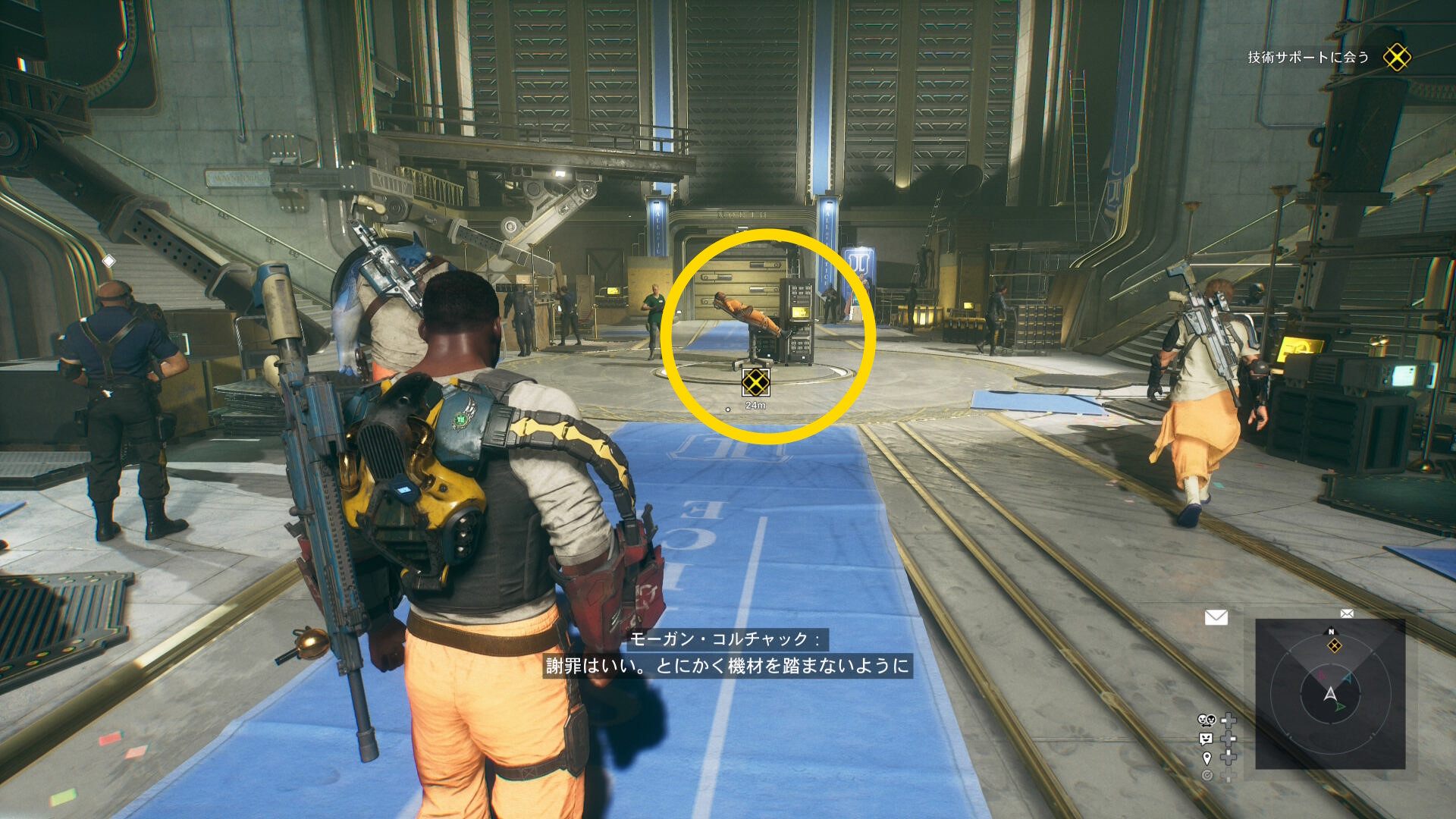The width and height of the screenshot is (1456, 819).
Task: Activate the character swap faces icon
Action: (1206, 720)
